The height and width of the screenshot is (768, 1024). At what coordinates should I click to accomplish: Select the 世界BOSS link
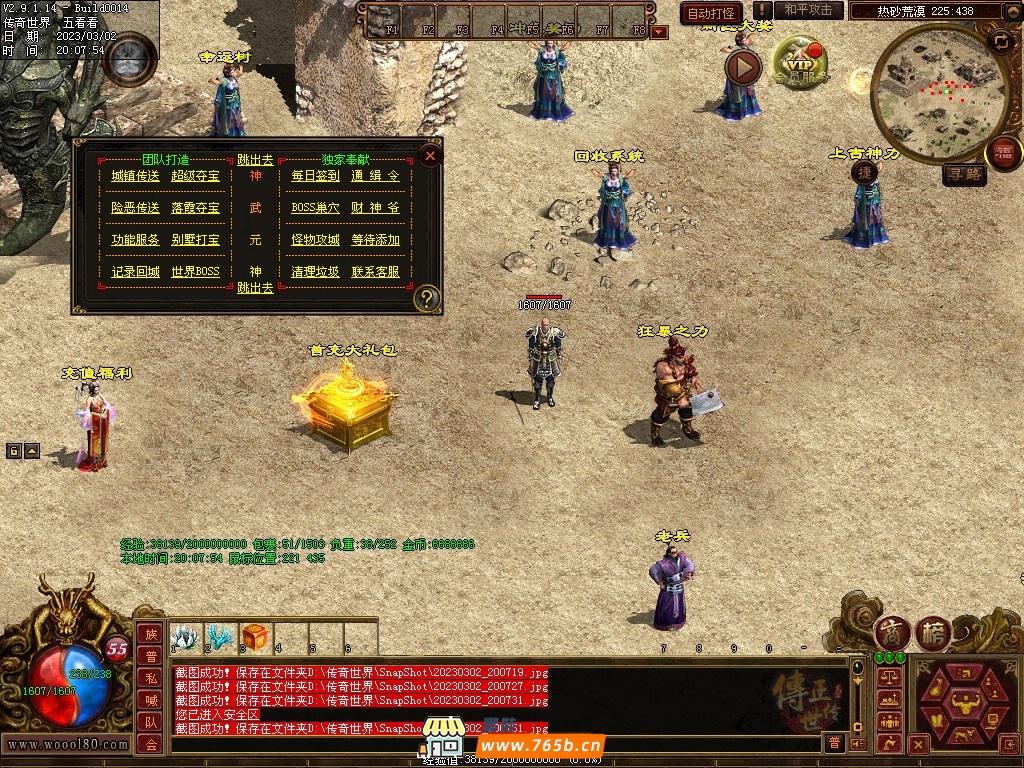(x=195, y=272)
